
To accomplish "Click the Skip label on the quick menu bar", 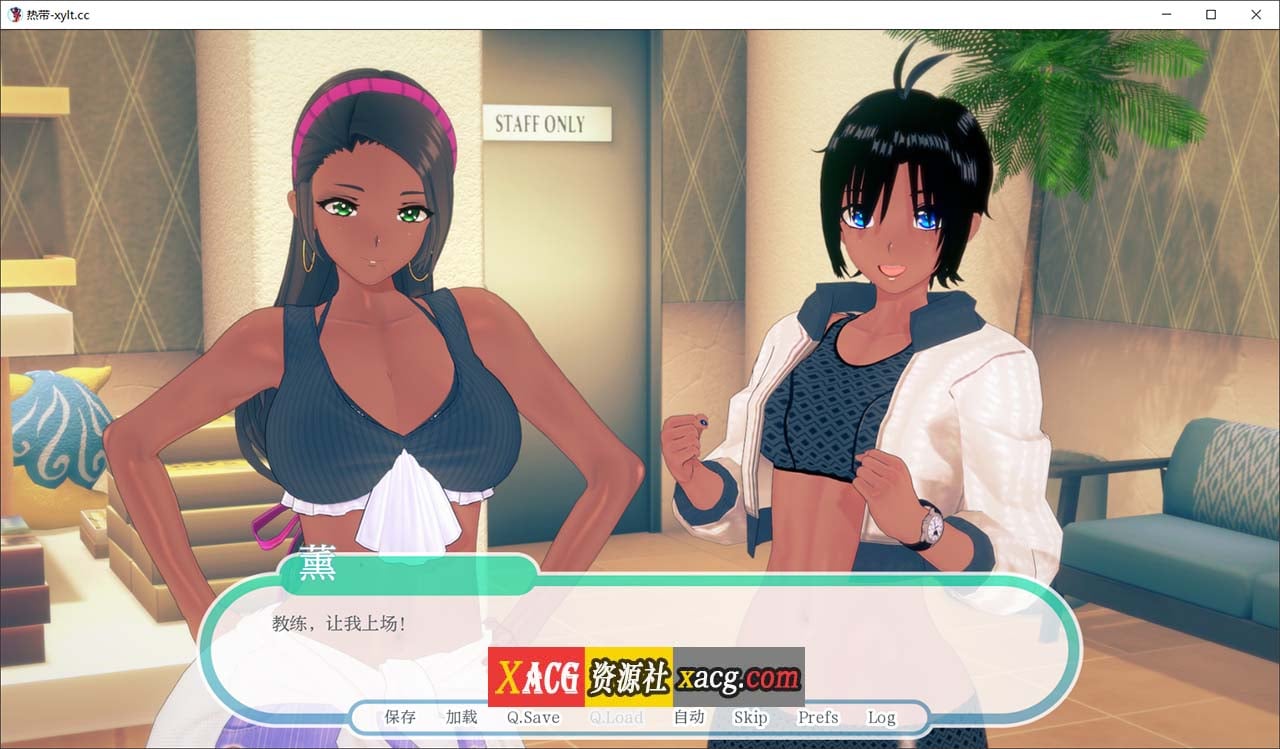I will point(751,717).
